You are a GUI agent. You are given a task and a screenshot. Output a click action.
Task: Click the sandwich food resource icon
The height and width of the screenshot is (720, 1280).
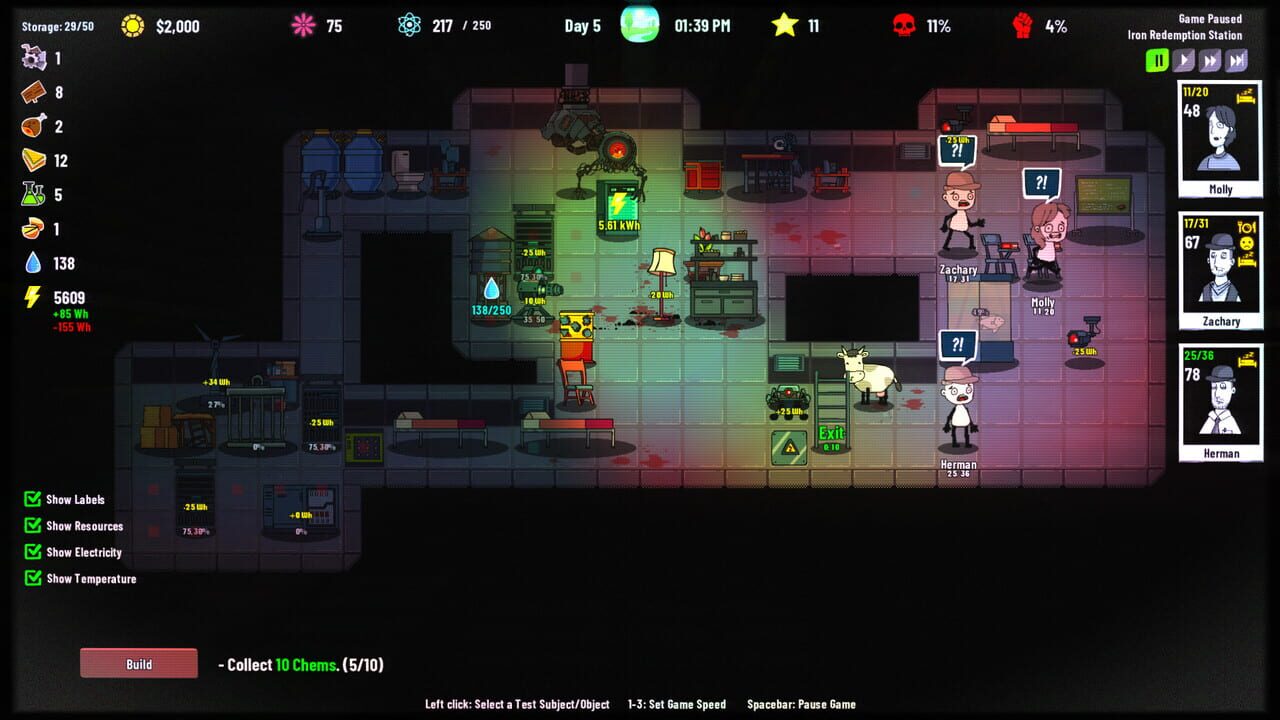pos(33,160)
